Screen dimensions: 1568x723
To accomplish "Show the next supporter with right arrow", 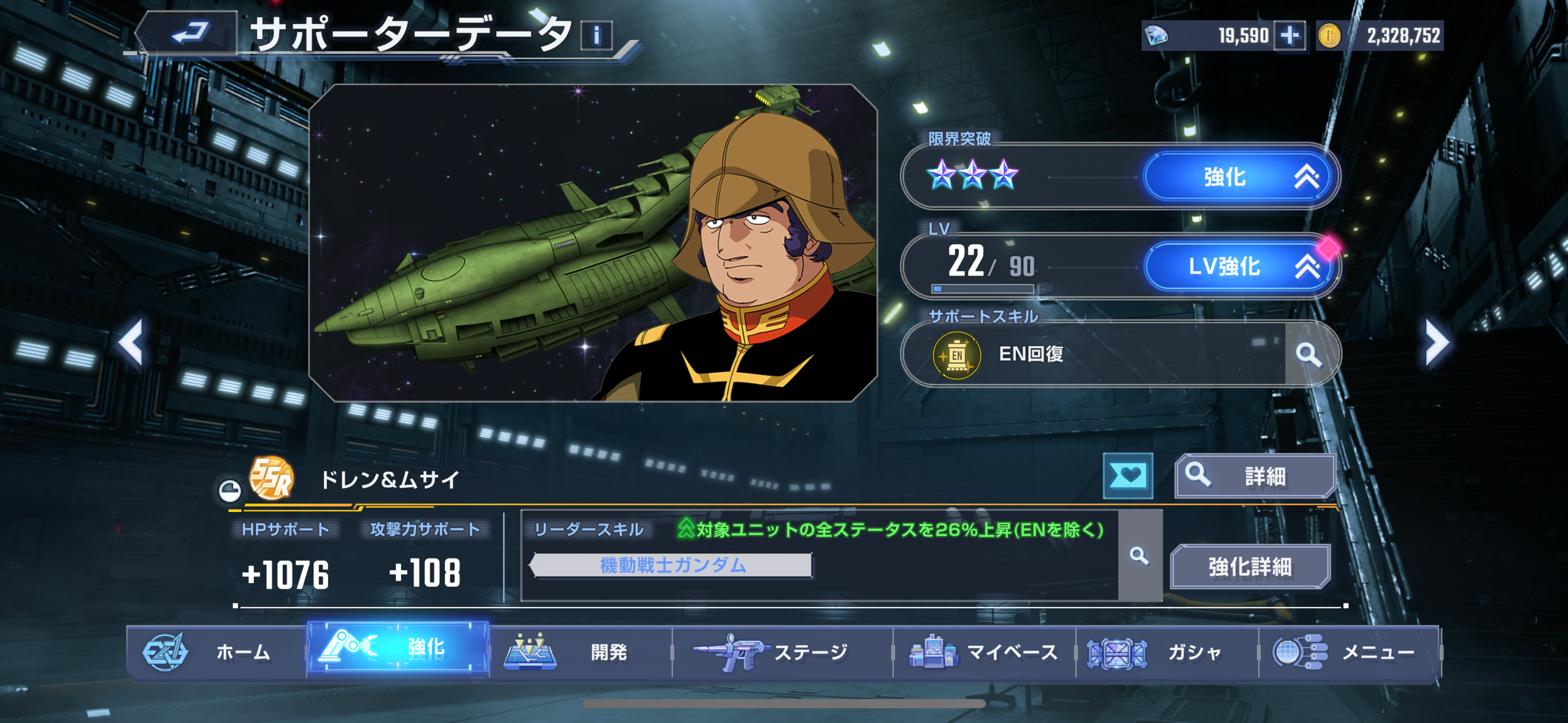I will tap(1436, 342).
